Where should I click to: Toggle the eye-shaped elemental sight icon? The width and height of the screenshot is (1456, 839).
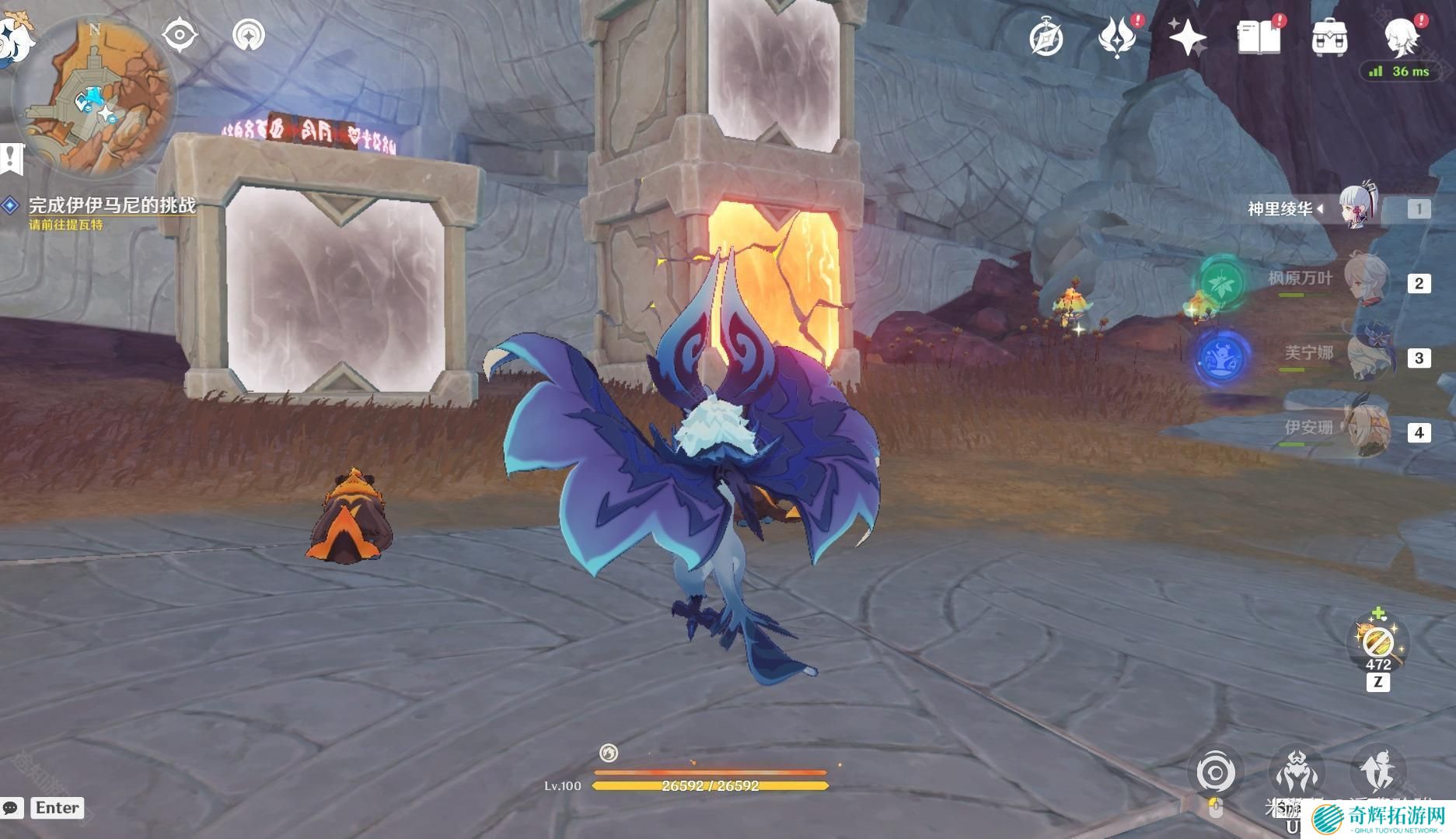(x=180, y=35)
